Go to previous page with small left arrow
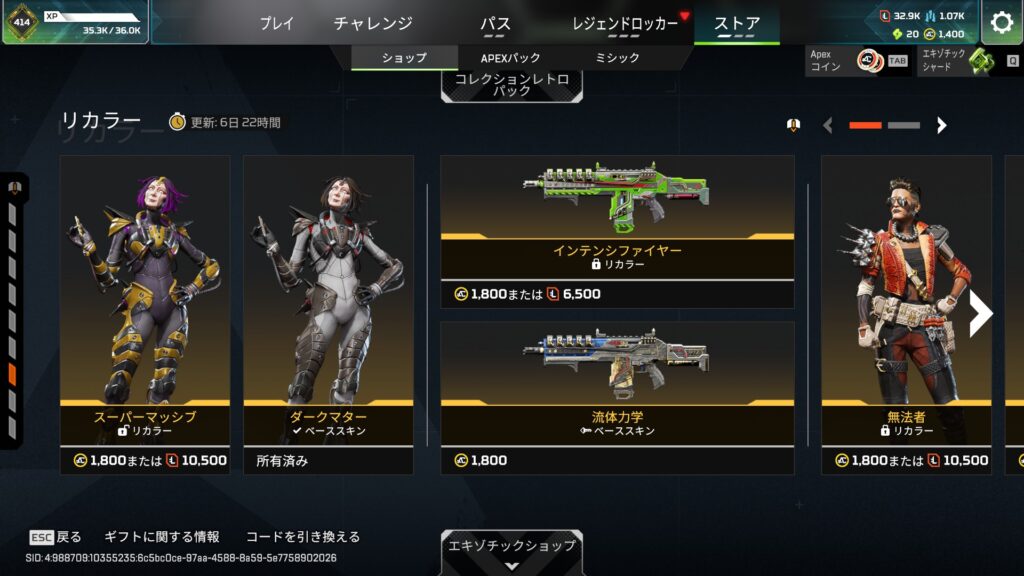The height and width of the screenshot is (576, 1024). pyautogui.click(x=827, y=125)
